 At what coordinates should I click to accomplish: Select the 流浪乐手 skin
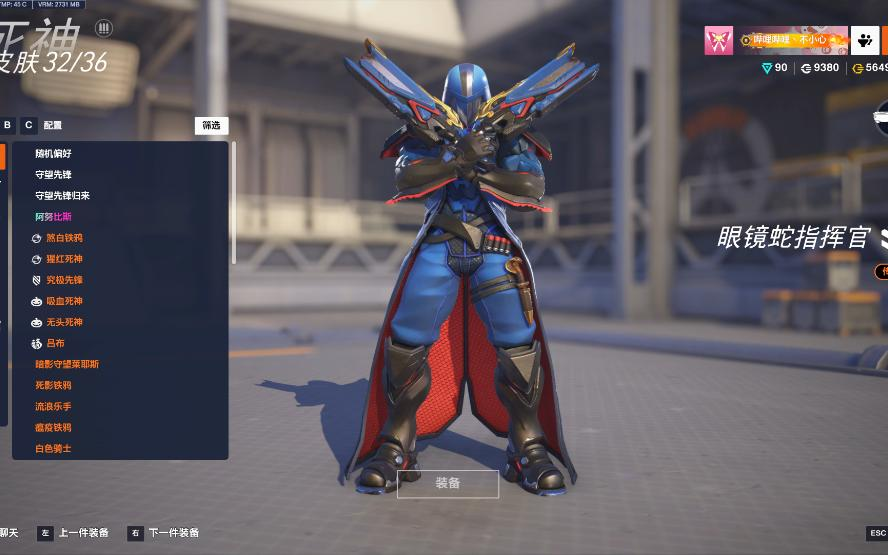pos(53,406)
